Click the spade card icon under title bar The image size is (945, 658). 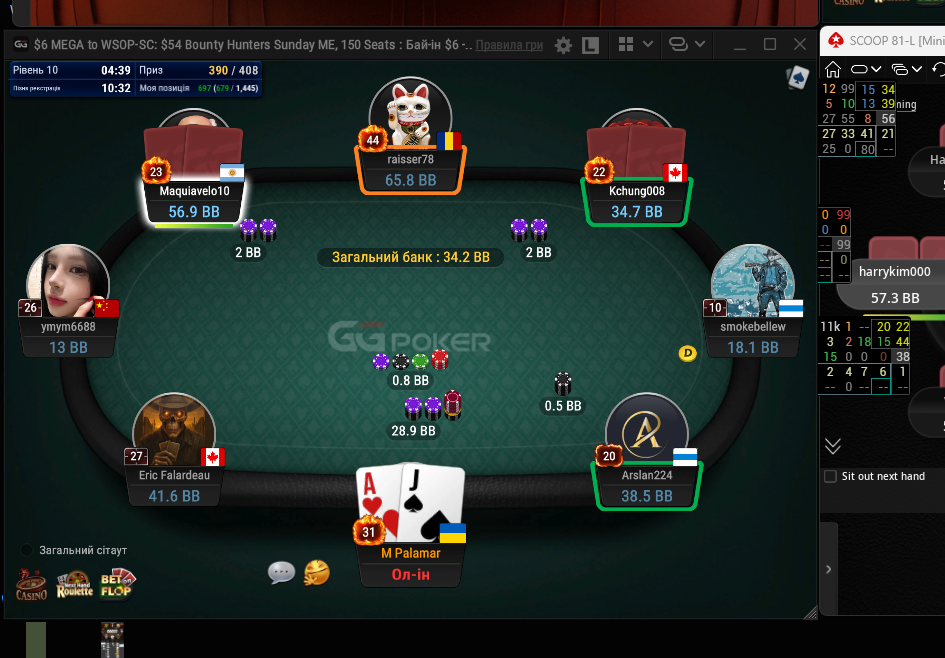pyautogui.click(x=797, y=78)
